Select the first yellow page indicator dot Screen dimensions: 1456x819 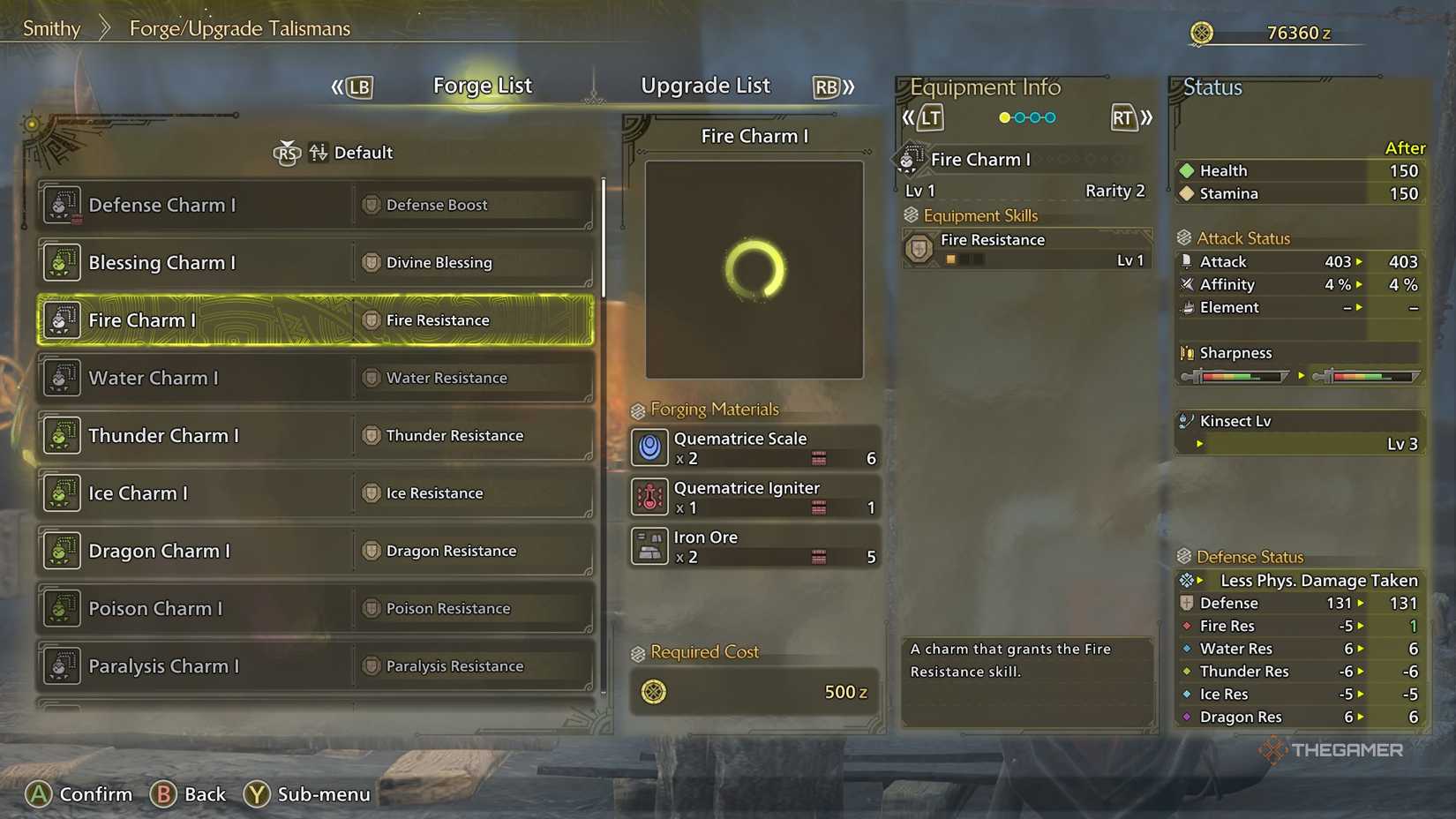pos(1003,116)
